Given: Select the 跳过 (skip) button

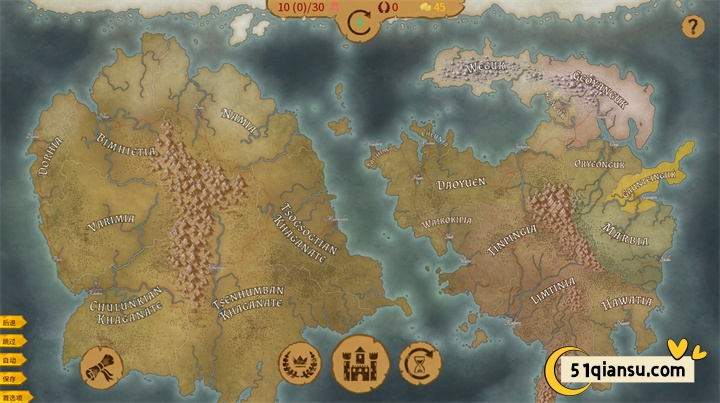Looking at the screenshot, I should (x=11, y=341).
